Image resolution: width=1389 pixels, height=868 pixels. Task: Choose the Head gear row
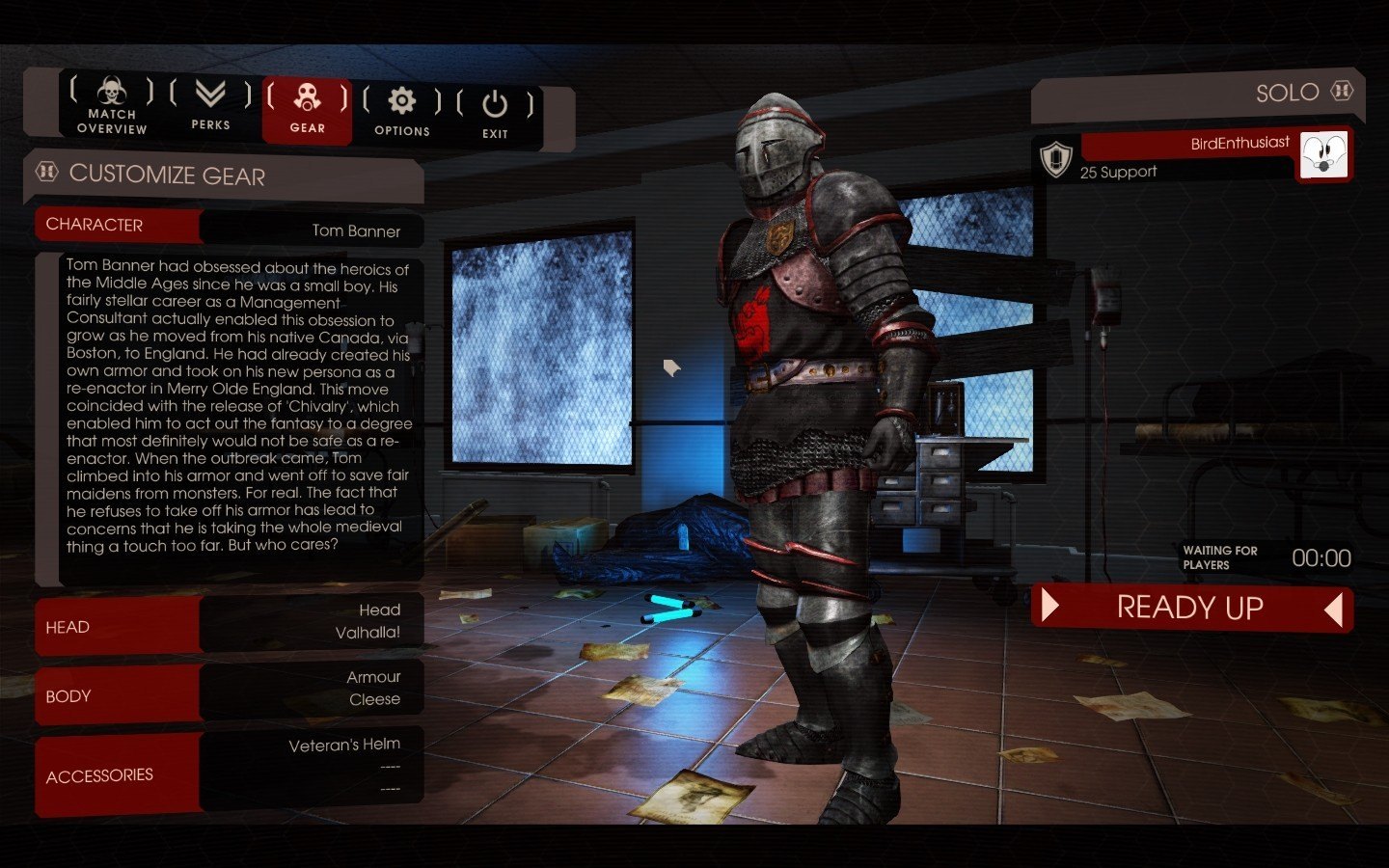point(230,623)
